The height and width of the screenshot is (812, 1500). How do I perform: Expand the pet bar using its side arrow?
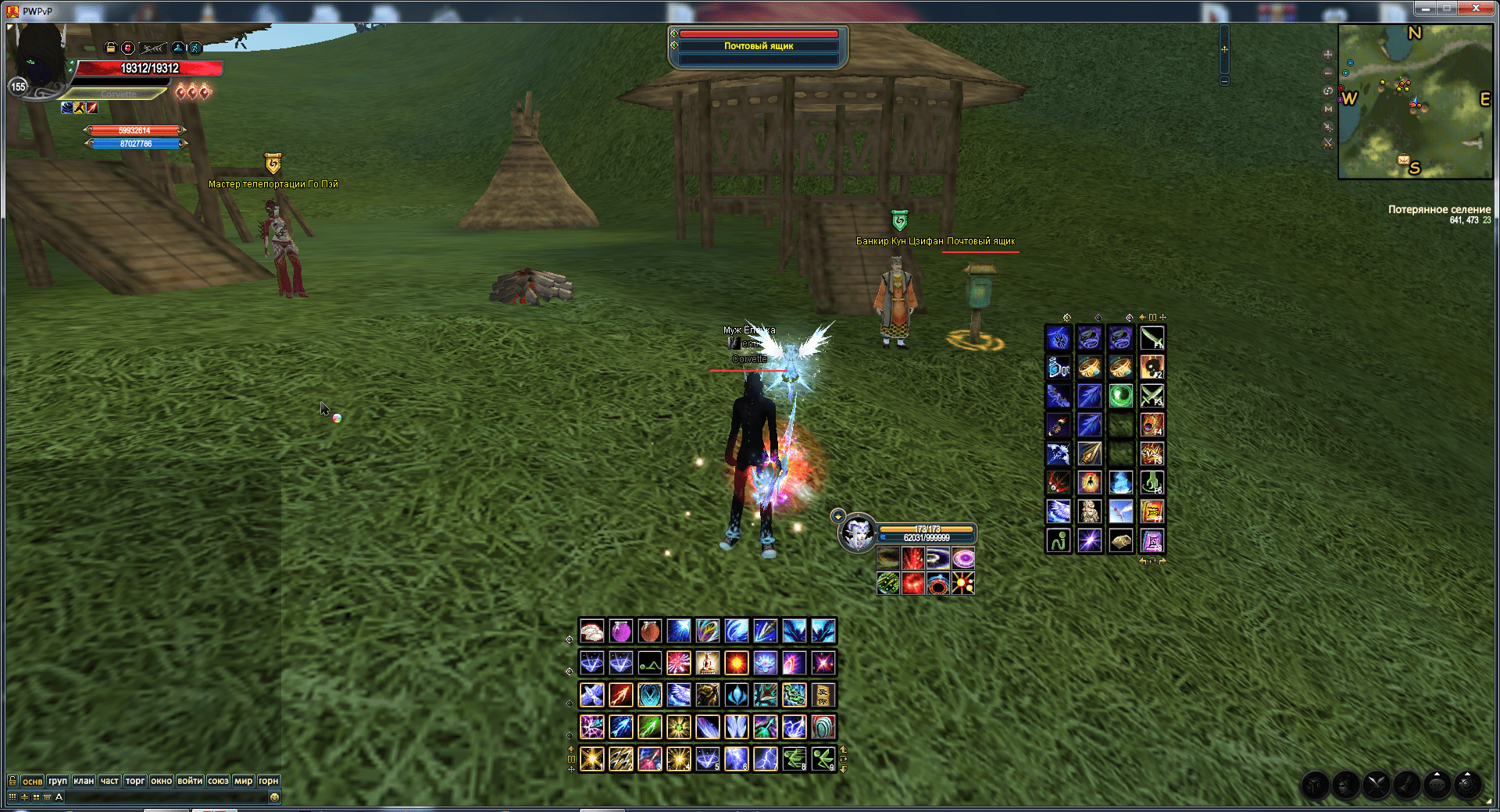pyautogui.click(x=837, y=516)
